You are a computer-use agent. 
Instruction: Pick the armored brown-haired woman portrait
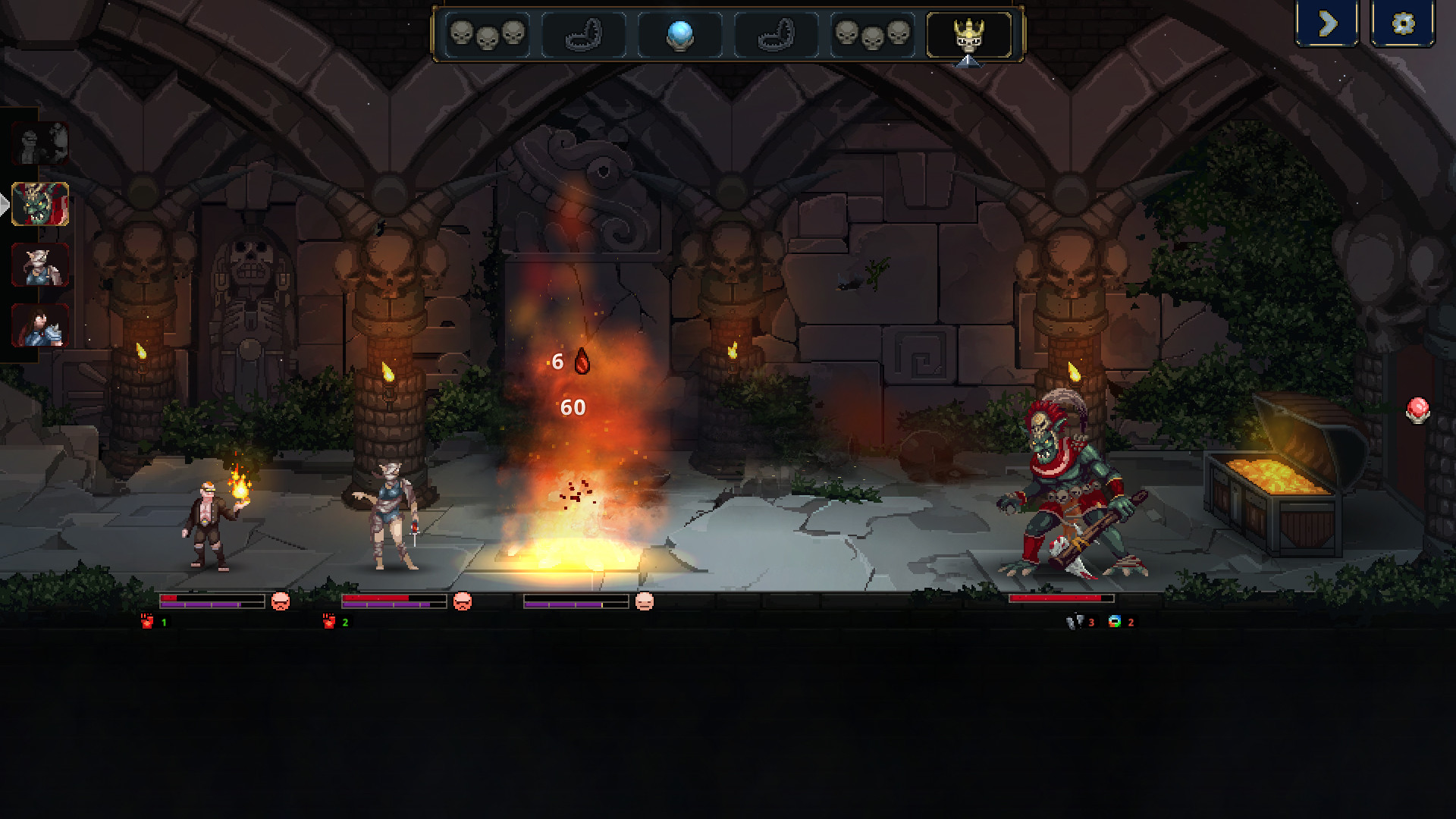[40, 325]
